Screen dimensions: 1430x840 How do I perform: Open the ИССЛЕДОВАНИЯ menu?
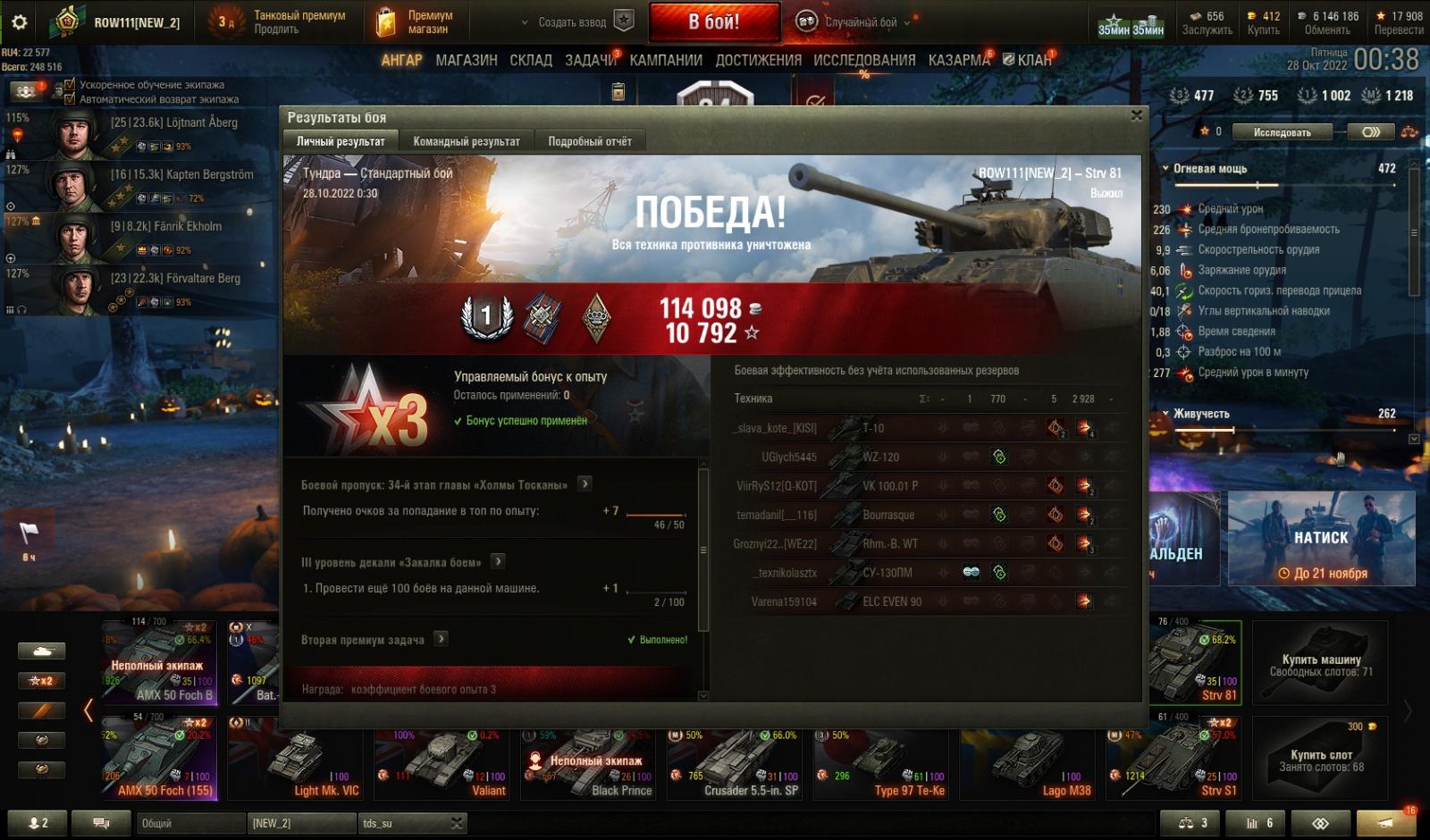tap(864, 60)
